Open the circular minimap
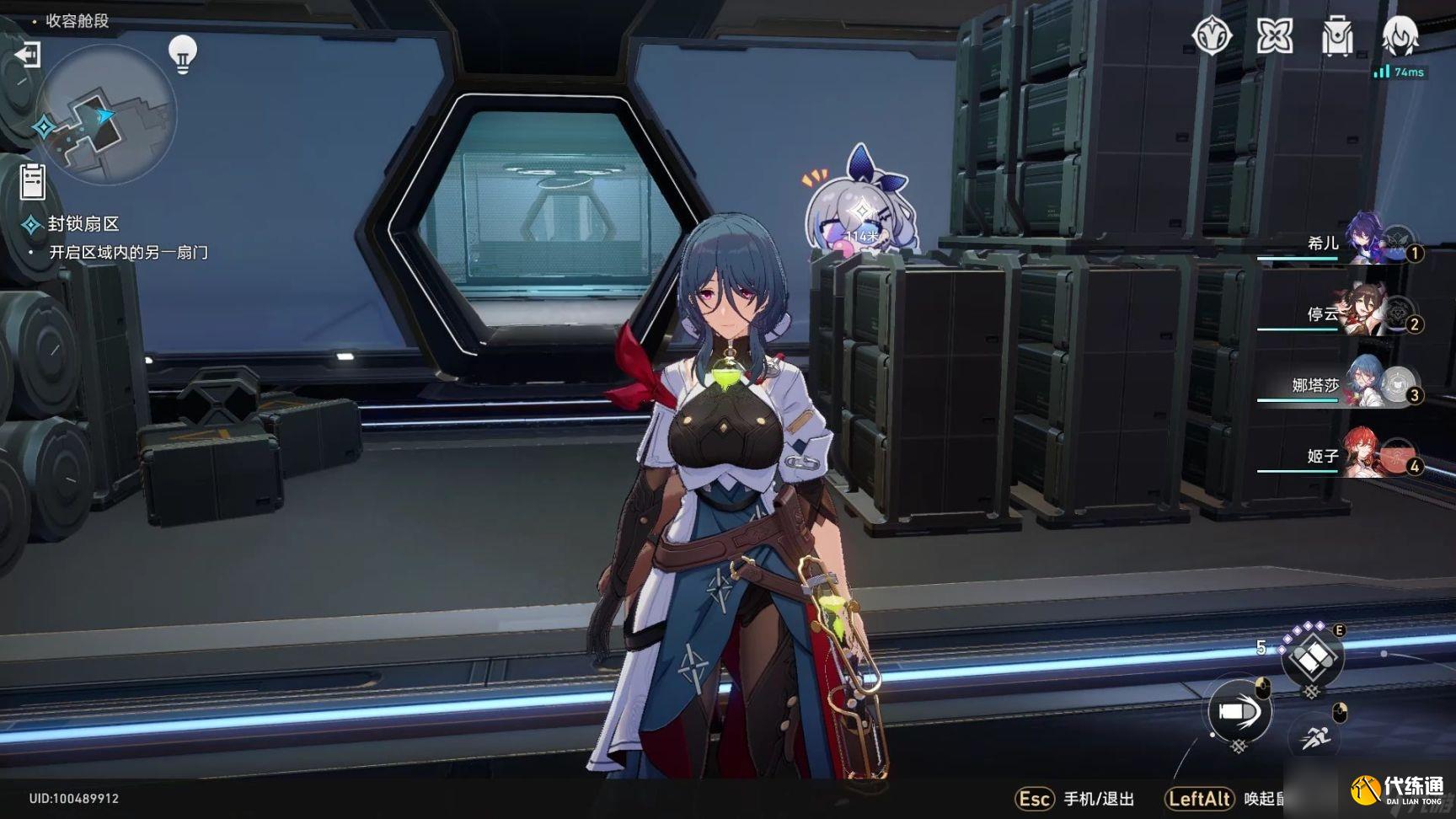Screen dimensions: 1456x819 point(107,115)
